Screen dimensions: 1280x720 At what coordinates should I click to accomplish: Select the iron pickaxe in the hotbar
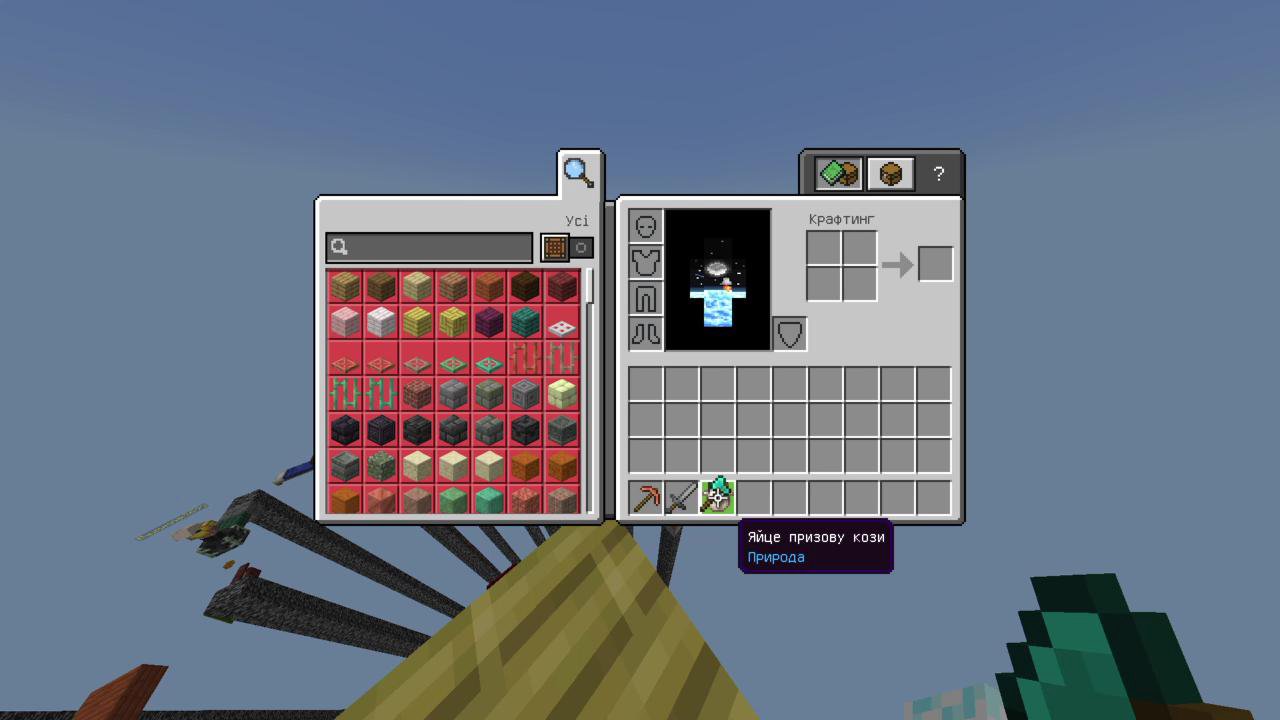(645, 495)
